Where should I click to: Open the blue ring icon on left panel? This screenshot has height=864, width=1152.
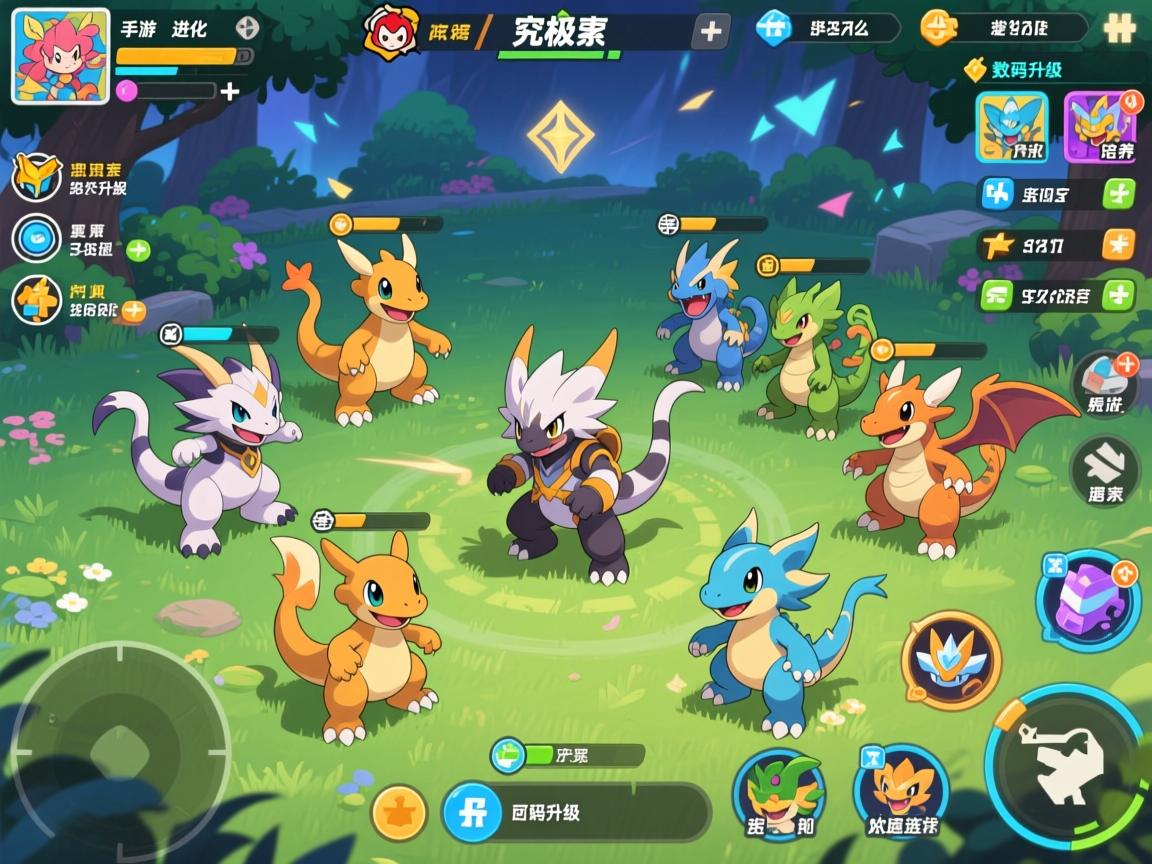(x=37, y=239)
